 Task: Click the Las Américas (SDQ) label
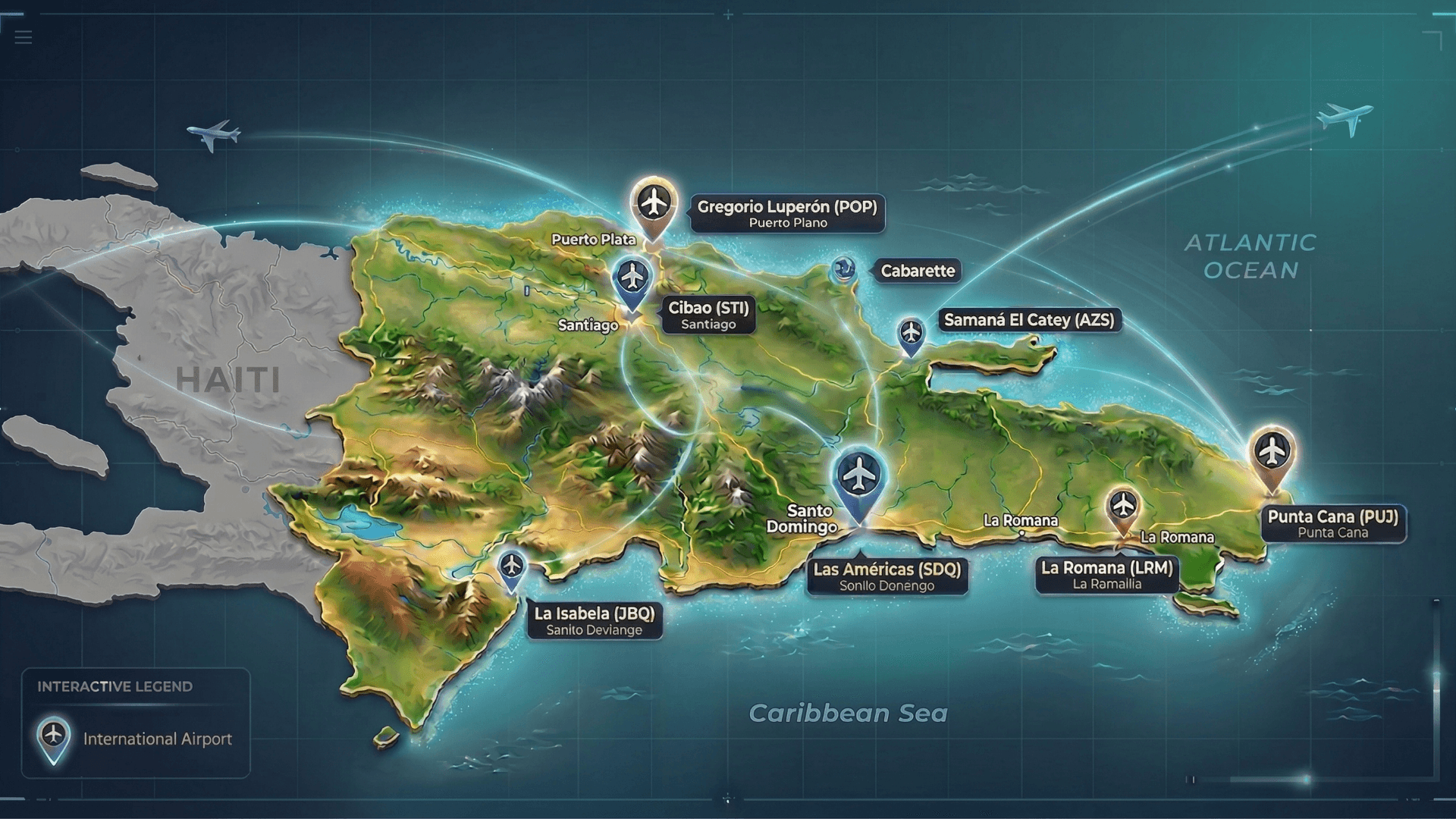(x=887, y=576)
